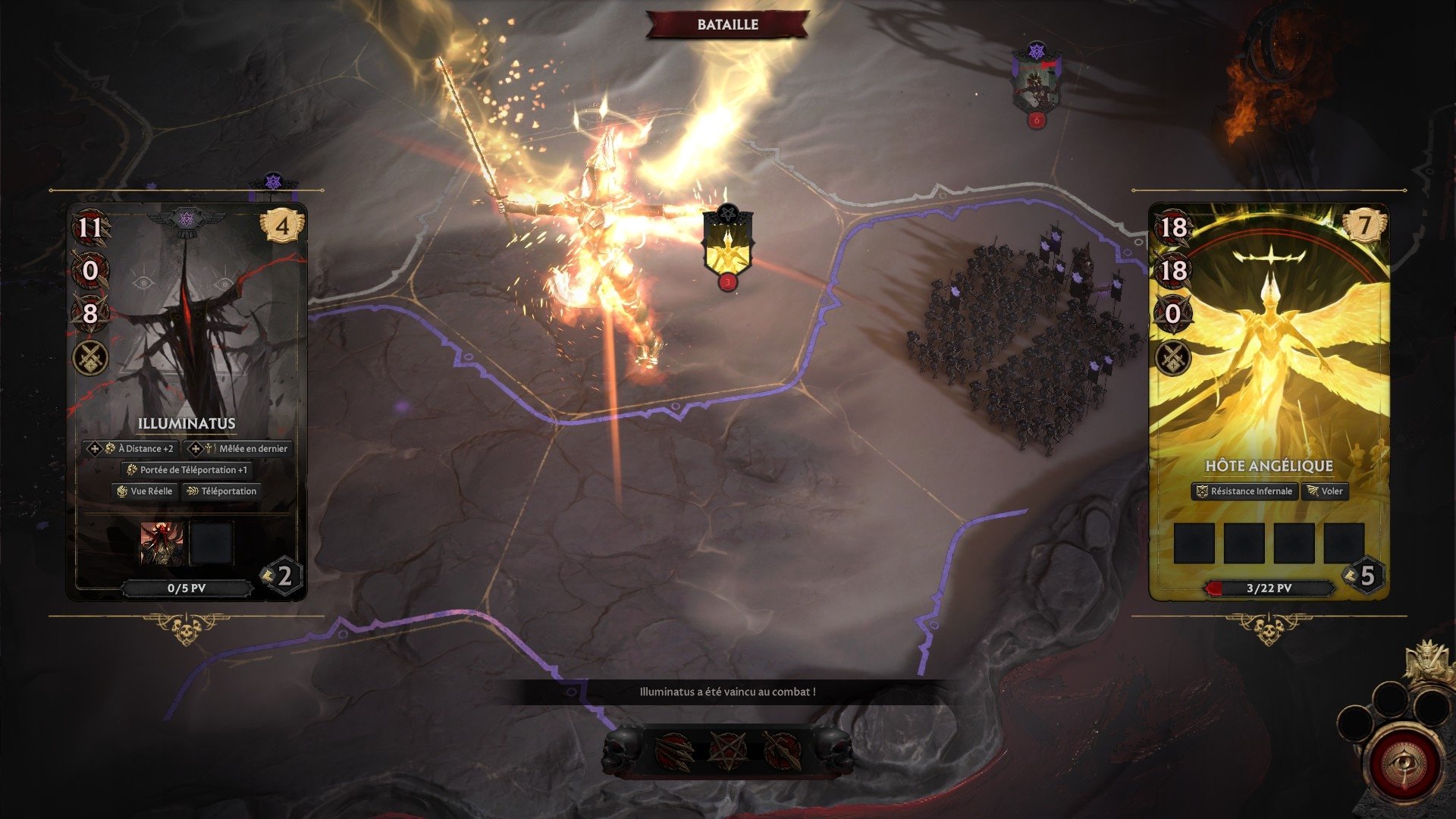The width and height of the screenshot is (1456, 819).
Task: Click the Illuminatus crossed-swords stance icon
Action: 90,358
